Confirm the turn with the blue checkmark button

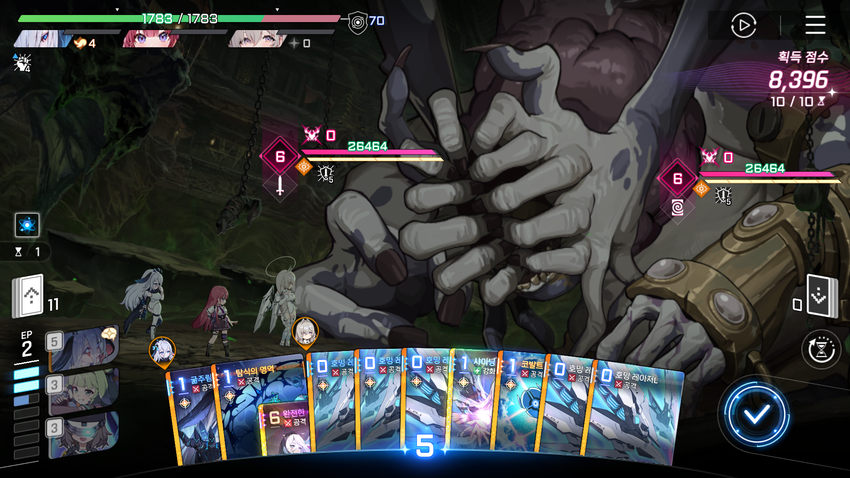coord(755,413)
